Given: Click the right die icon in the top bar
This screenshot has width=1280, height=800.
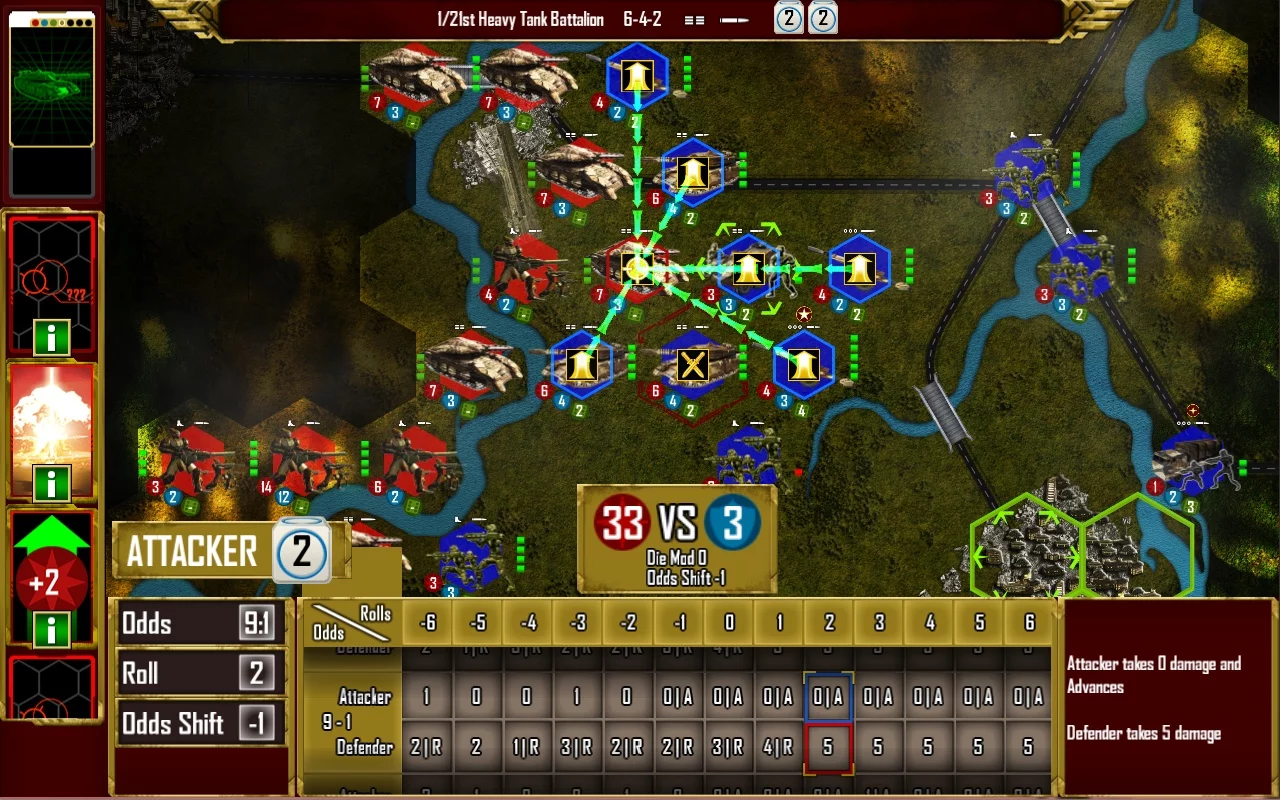Looking at the screenshot, I should pos(823,18).
